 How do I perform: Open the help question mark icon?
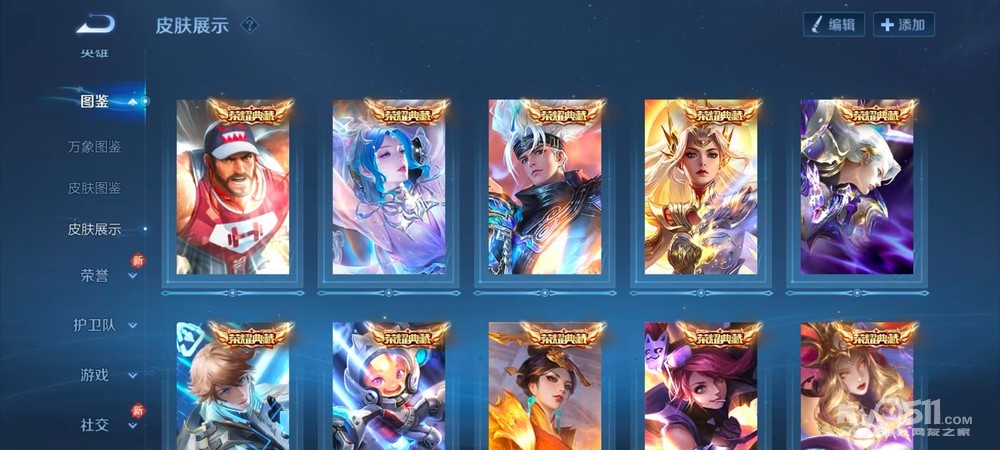249,25
